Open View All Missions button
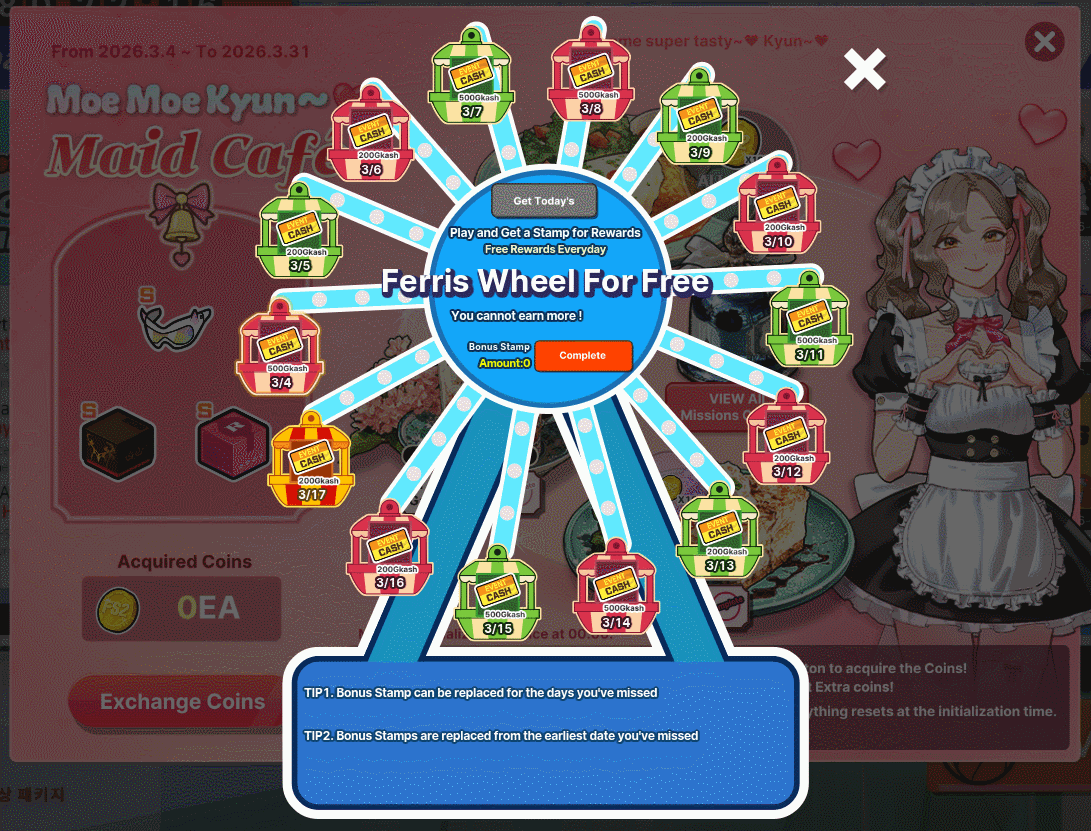Screen dimensions: 1091x831 pyautogui.click(x=710, y=406)
